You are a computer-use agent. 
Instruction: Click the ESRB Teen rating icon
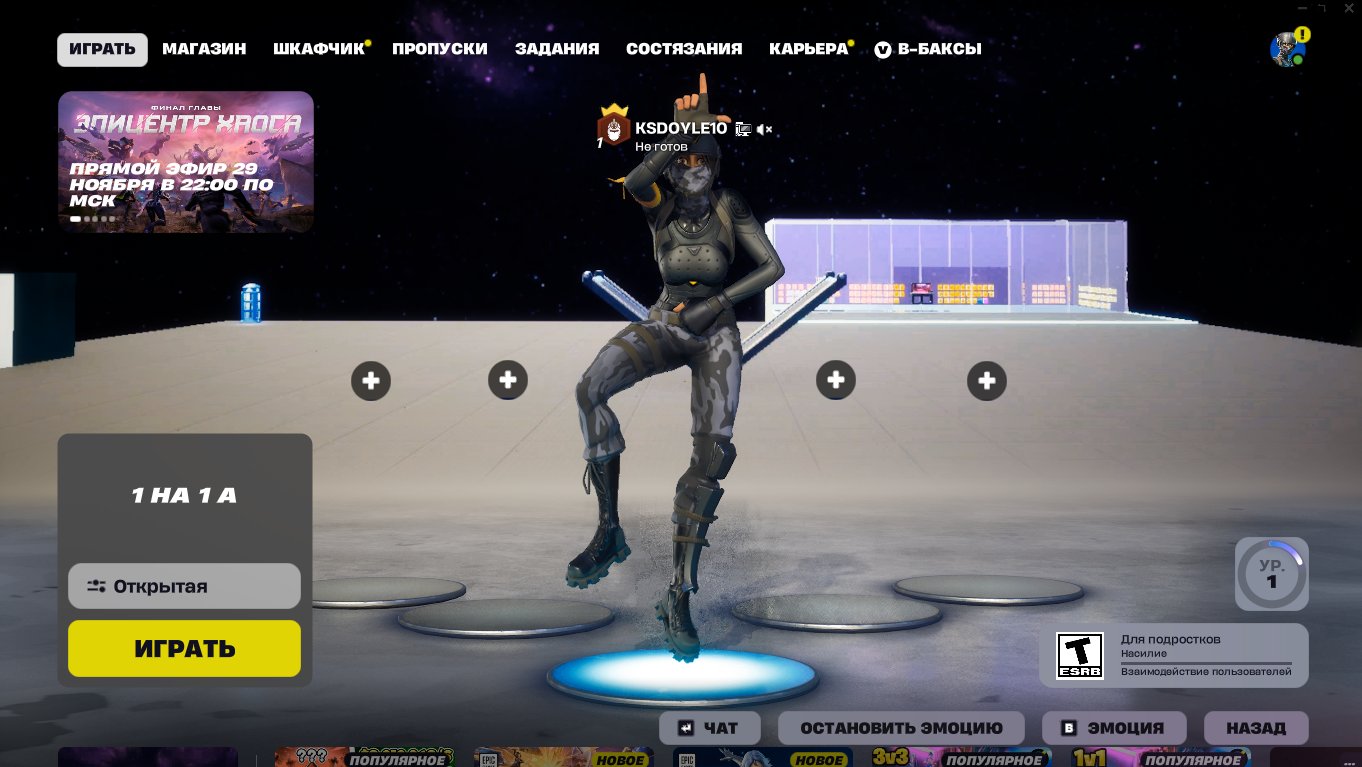click(x=1079, y=655)
